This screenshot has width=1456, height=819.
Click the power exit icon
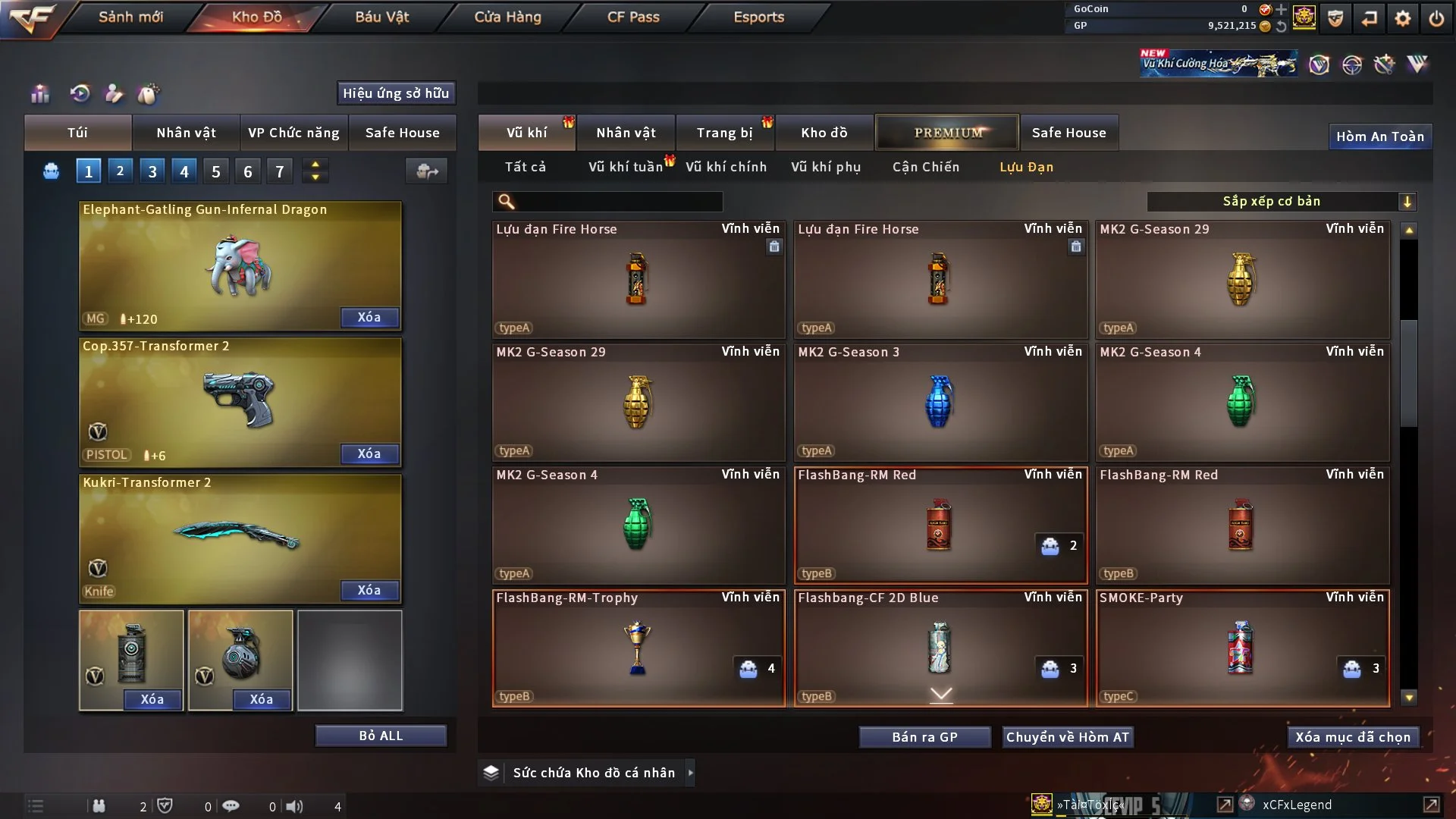point(1436,18)
